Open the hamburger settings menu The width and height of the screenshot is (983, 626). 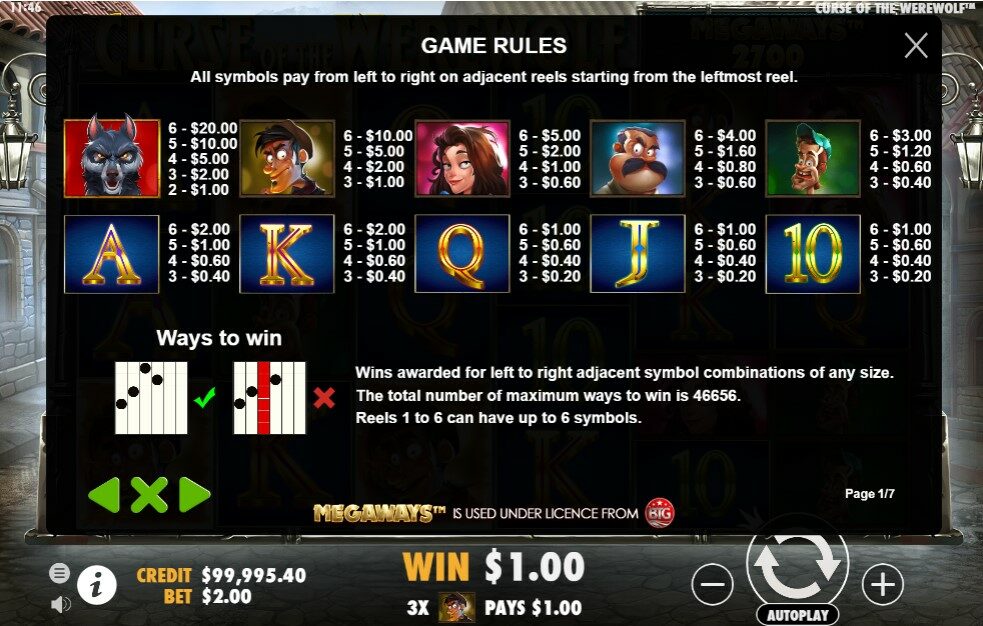coord(60,573)
